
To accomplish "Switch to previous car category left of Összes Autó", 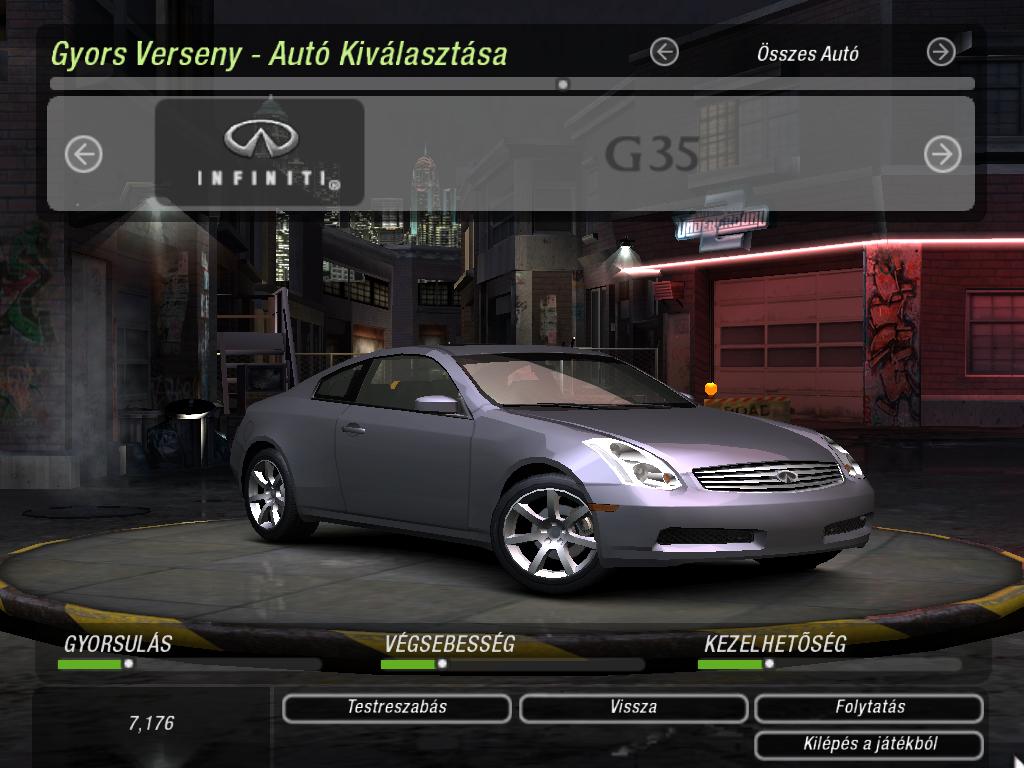I will click(x=664, y=52).
